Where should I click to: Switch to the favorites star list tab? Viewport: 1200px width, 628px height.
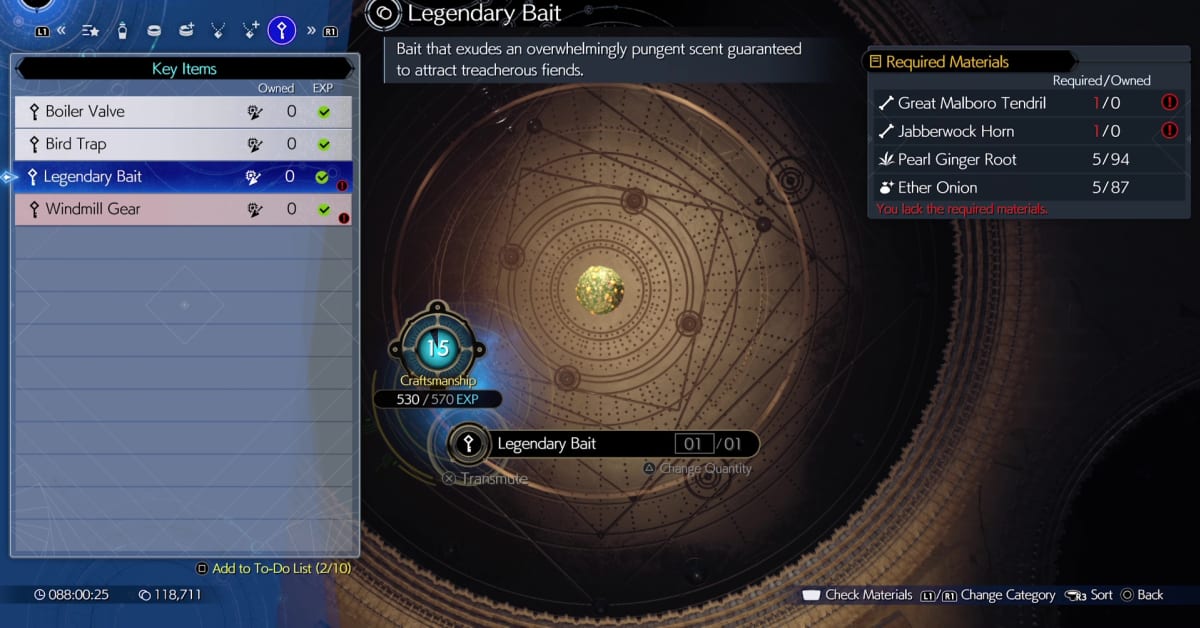click(x=90, y=30)
